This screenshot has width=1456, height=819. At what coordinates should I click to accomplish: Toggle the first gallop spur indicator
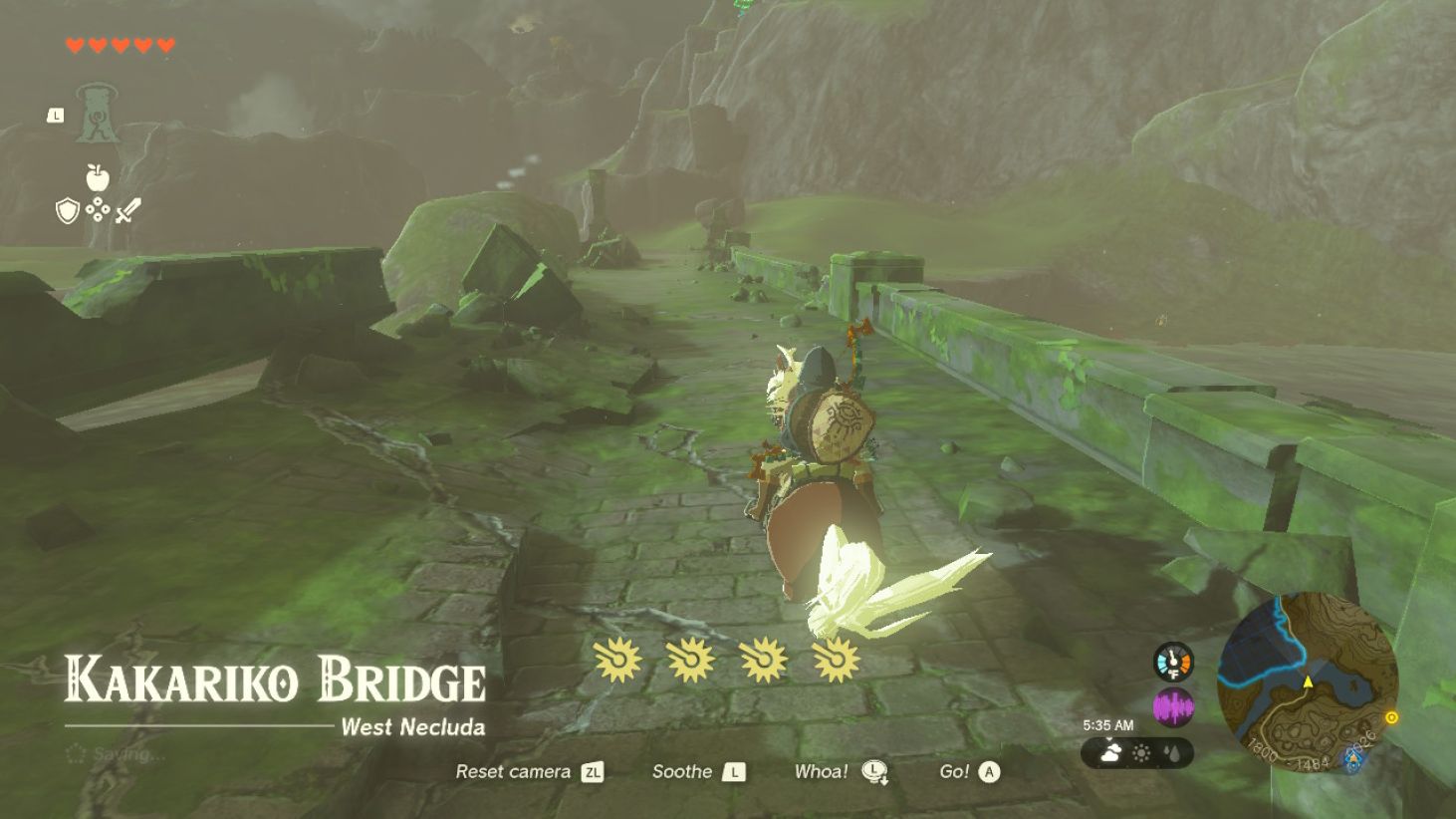click(617, 662)
